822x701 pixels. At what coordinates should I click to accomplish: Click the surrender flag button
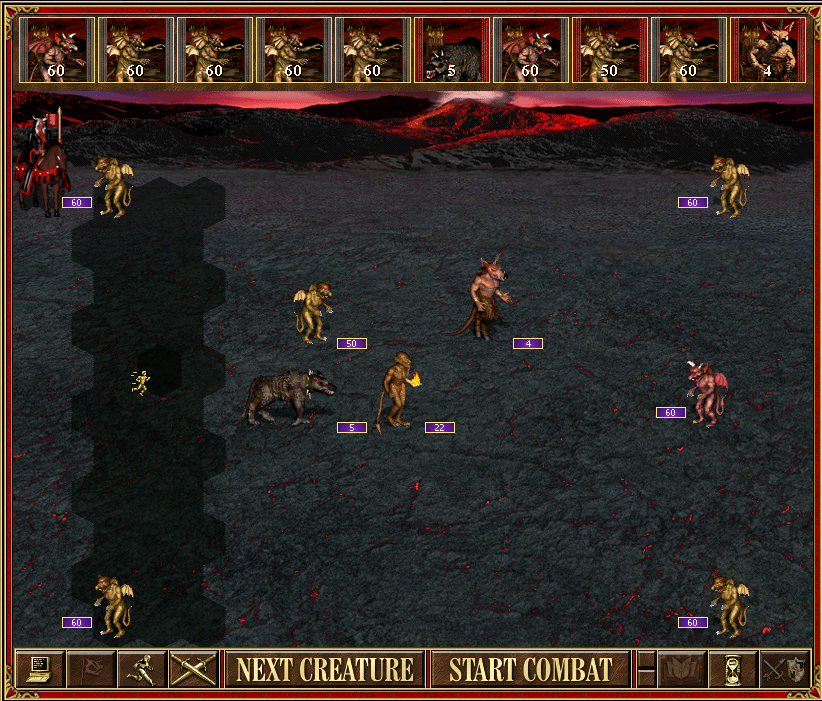[x=91, y=669]
